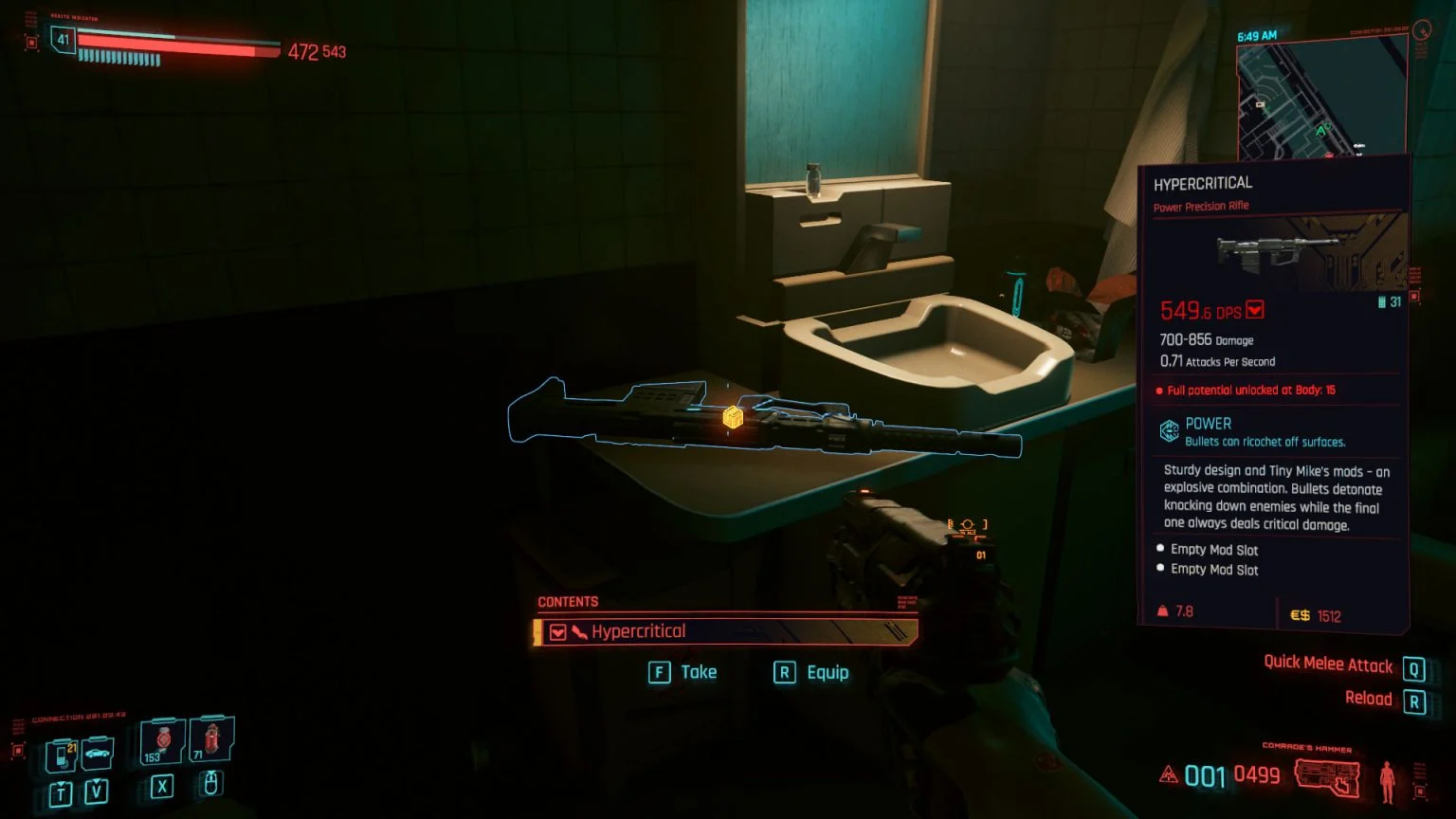Click the eurodollar icon beside 1512
This screenshot has width=1456, height=819.
point(1300,613)
